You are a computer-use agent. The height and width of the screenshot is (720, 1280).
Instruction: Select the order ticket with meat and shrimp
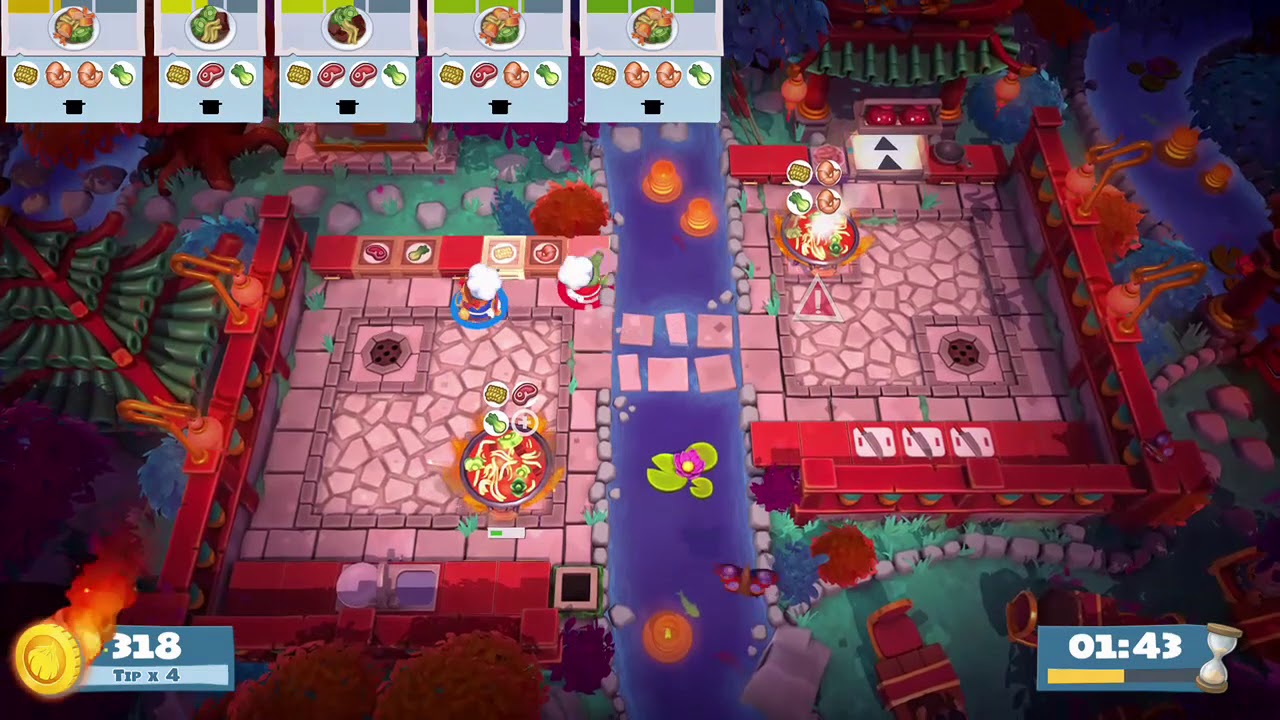[499, 62]
